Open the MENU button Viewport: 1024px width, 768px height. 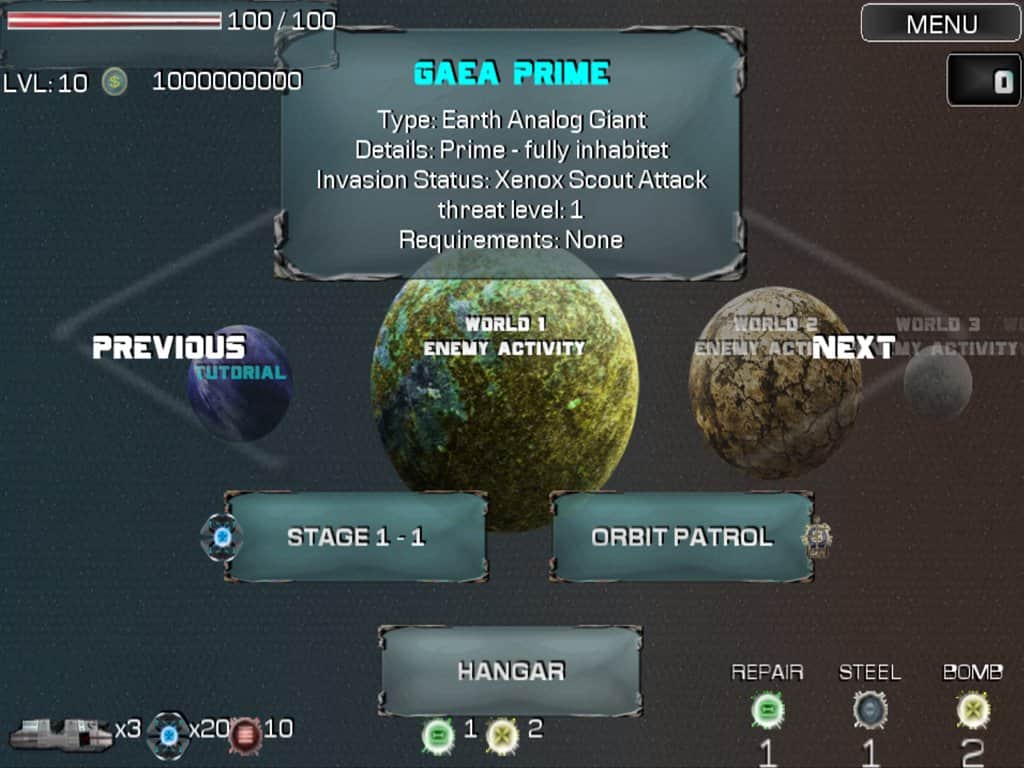[x=940, y=23]
